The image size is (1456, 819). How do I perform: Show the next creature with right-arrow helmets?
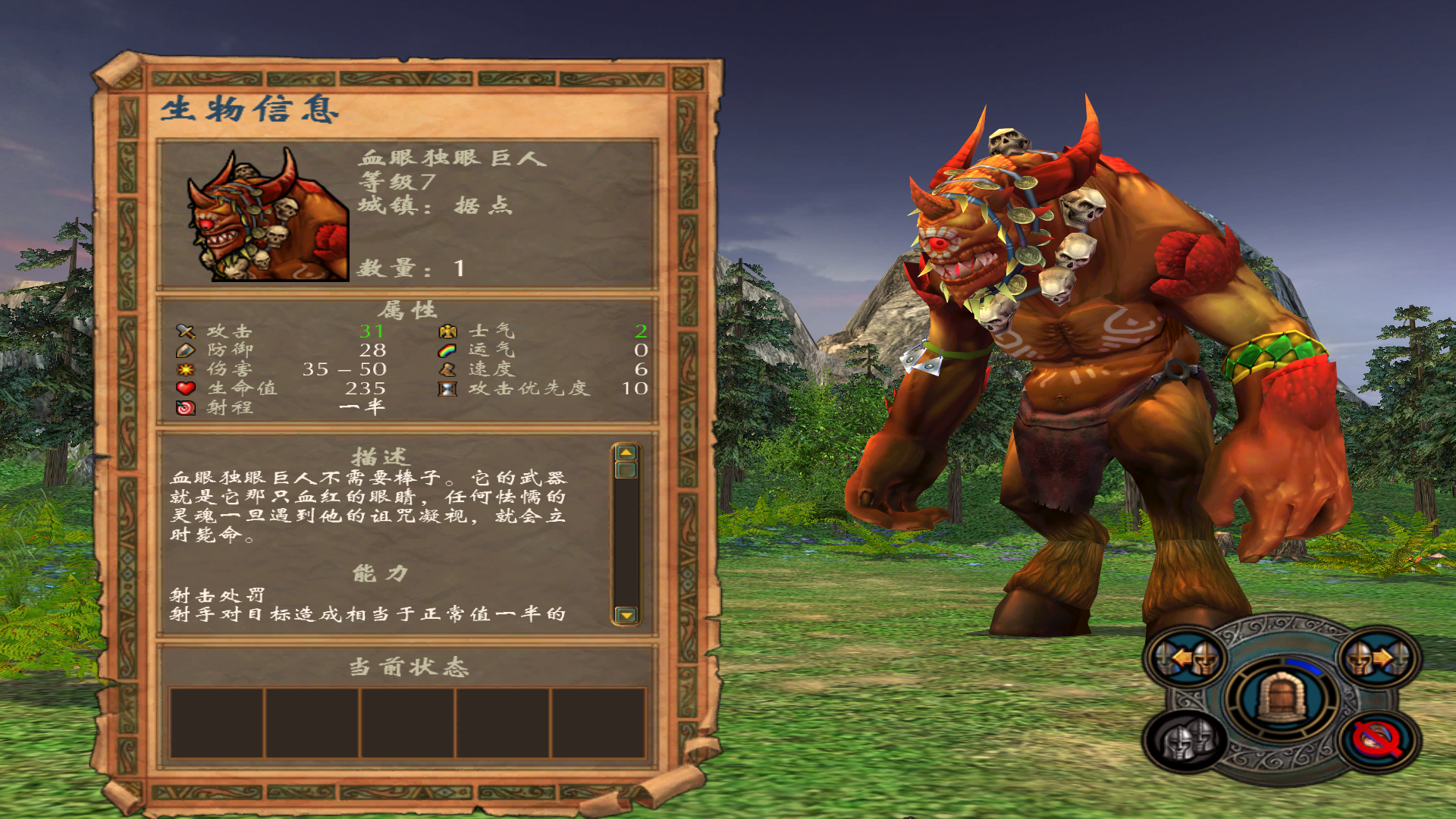click(x=1378, y=658)
